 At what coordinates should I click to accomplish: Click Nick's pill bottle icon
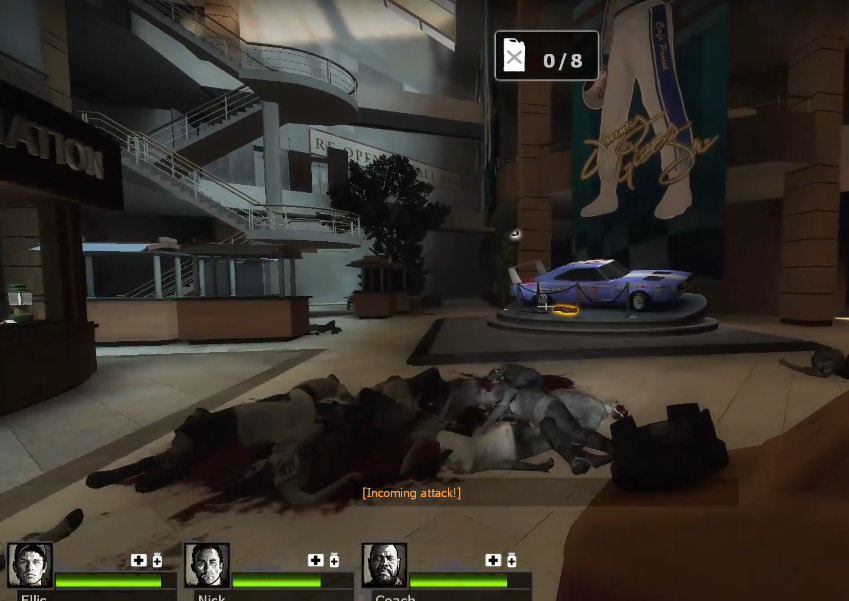pyautogui.click(x=334, y=561)
